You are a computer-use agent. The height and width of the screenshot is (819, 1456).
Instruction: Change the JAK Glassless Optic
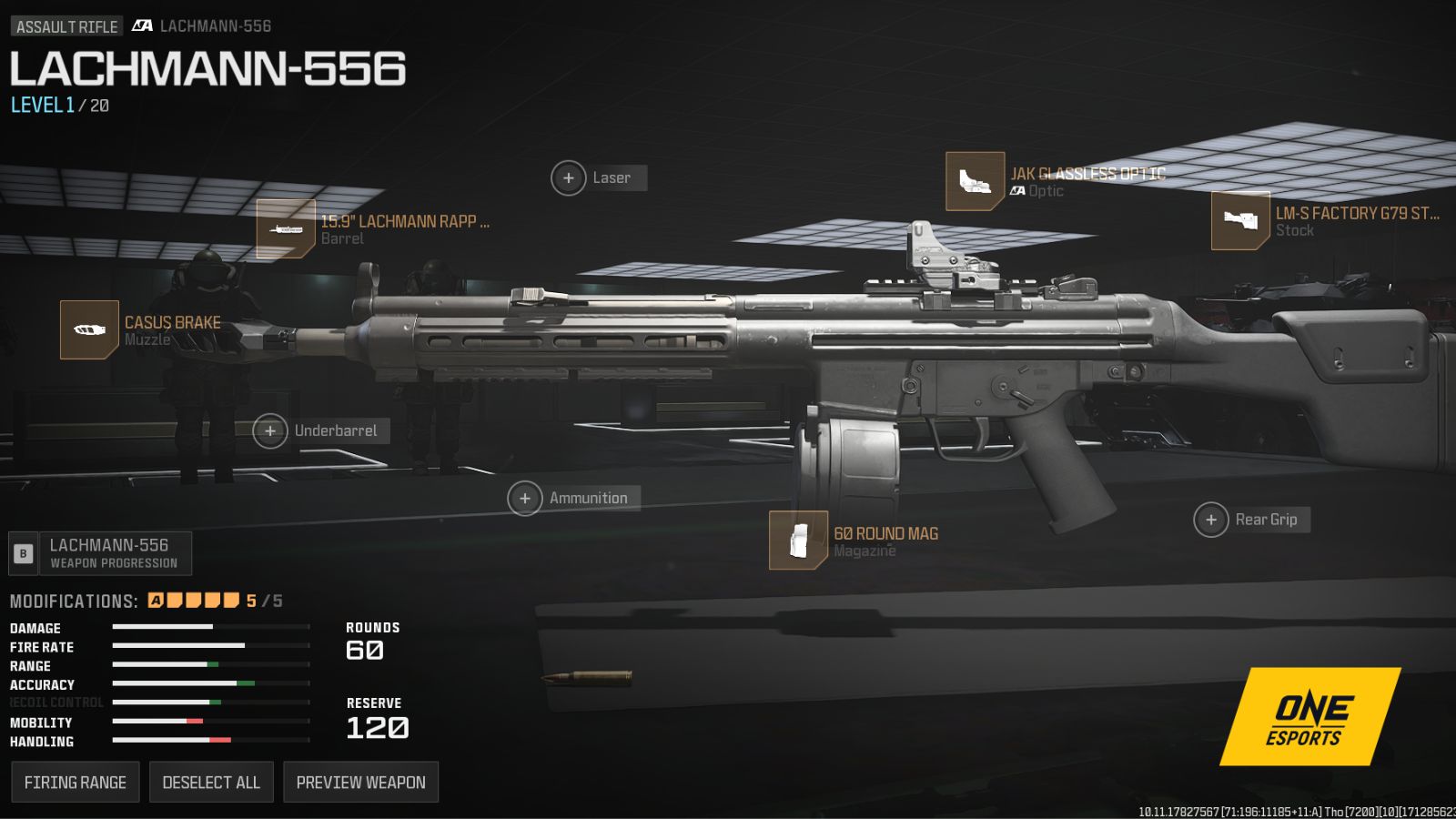(x=975, y=181)
